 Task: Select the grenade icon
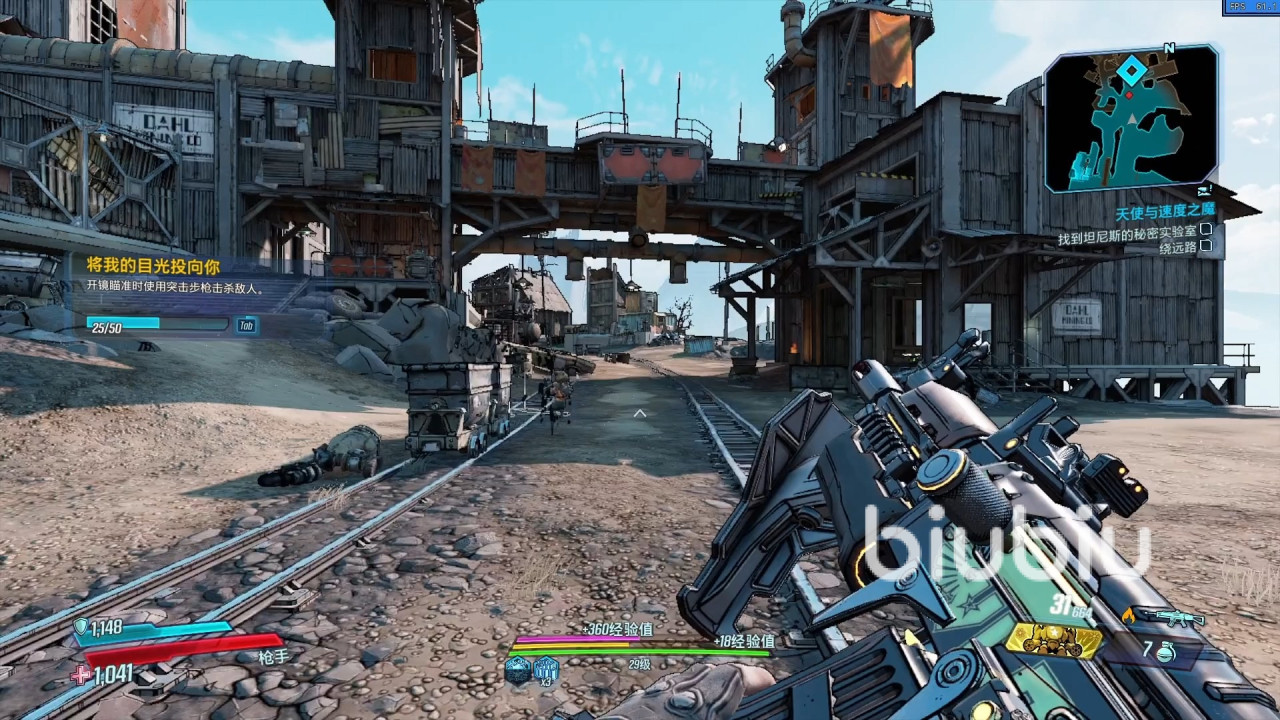click(x=1164, y=651)
